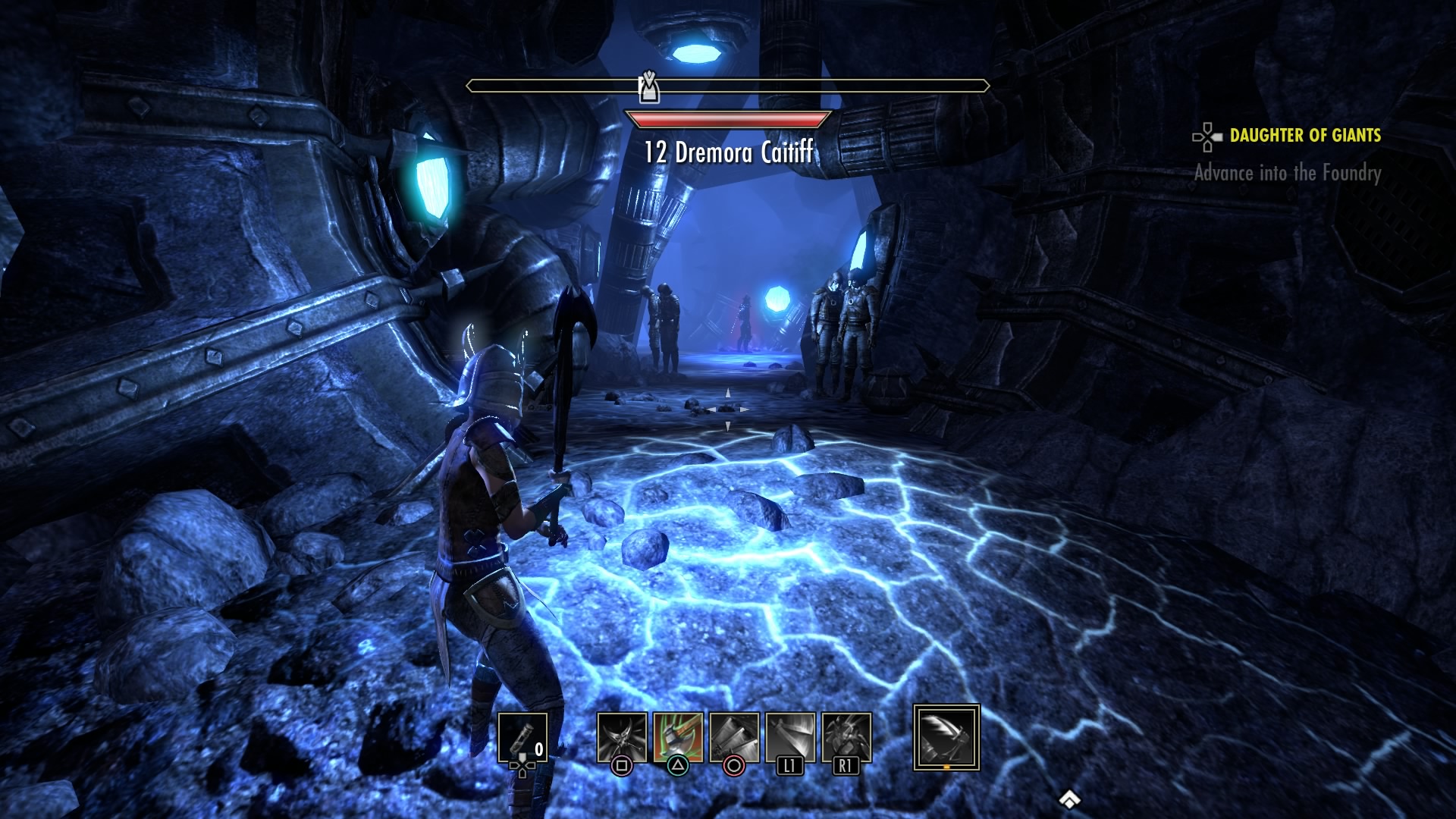Click the enemy marker on the compass
Screen dimensions: 1456x819
coord(649,87)
